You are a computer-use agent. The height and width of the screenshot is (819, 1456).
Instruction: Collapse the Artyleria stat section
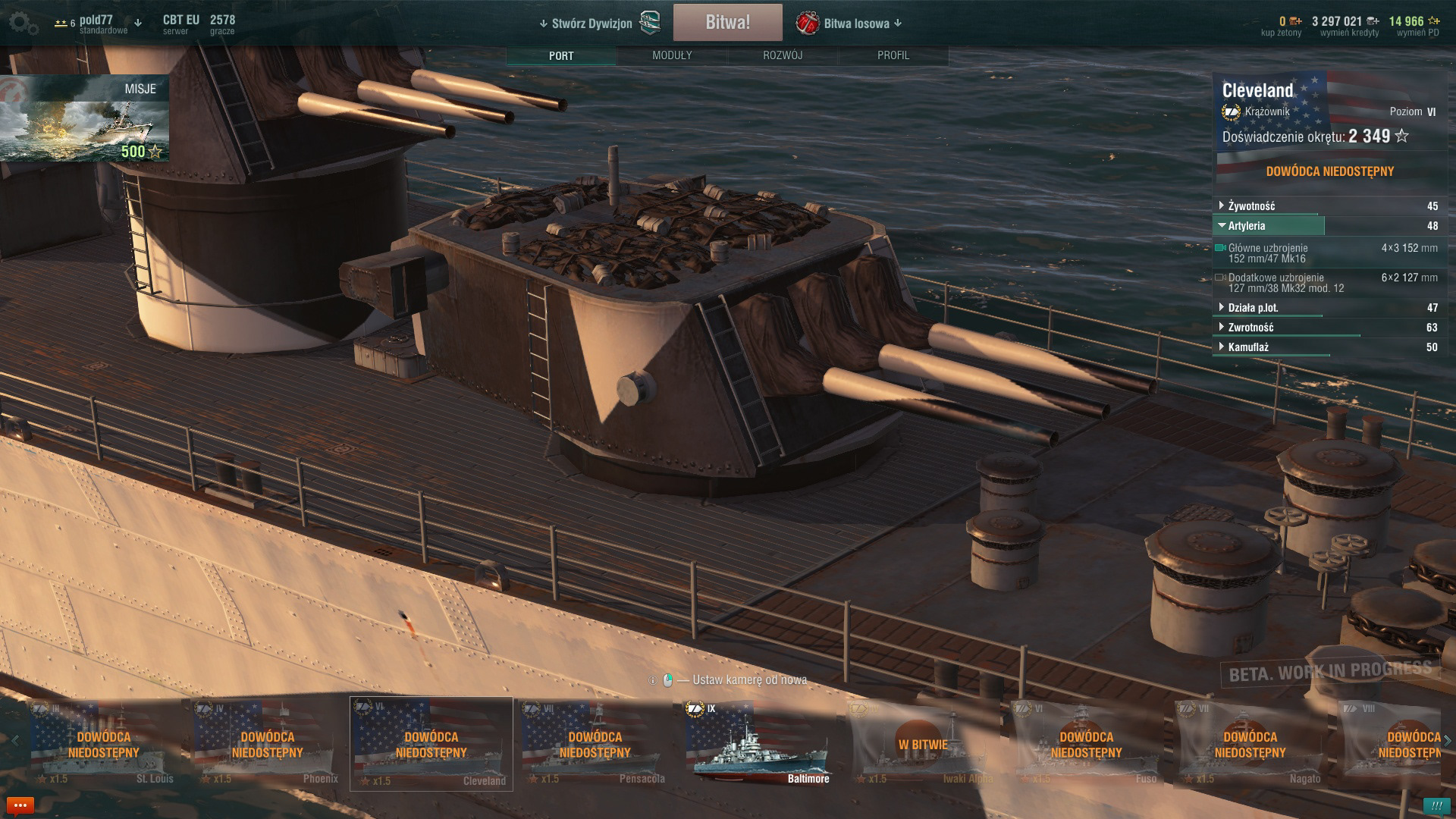point(1247,226)
